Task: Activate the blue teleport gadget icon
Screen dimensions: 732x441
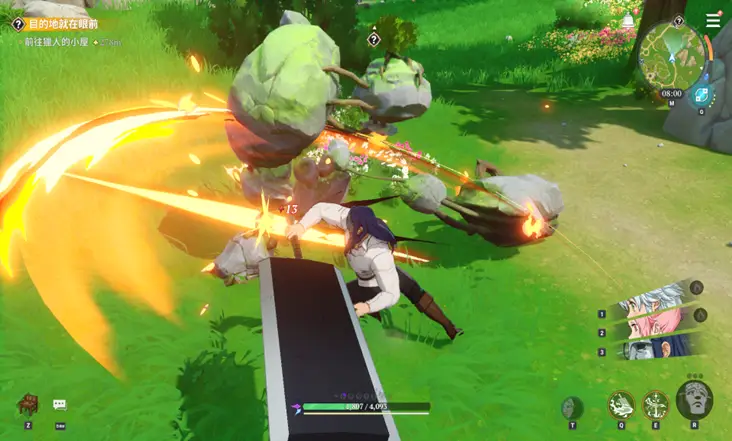Action: (701, 95)
